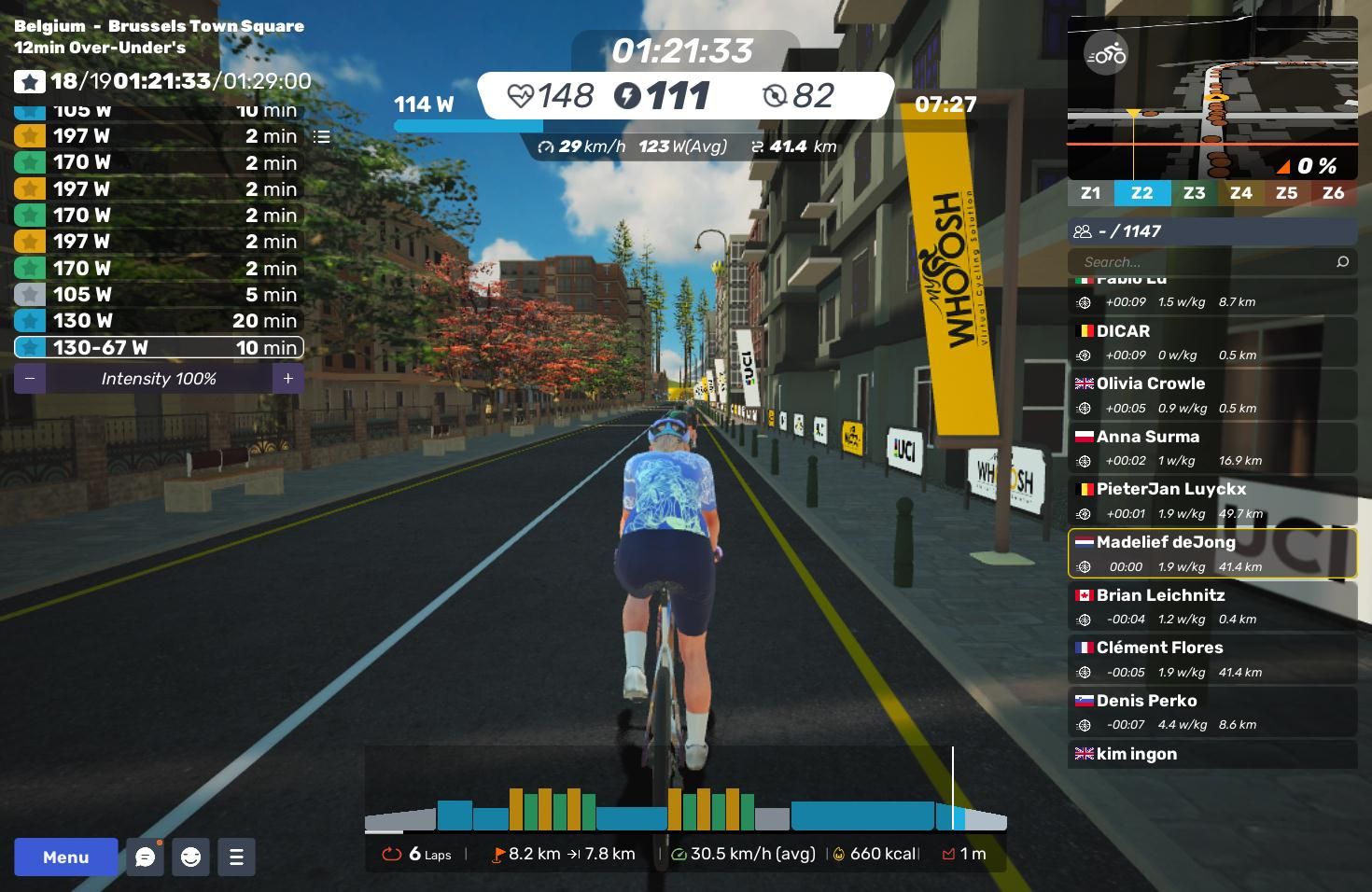Select rider Olivia Crowle in list
This screenshot has width=1372, height=892.
pos(1211,395)
